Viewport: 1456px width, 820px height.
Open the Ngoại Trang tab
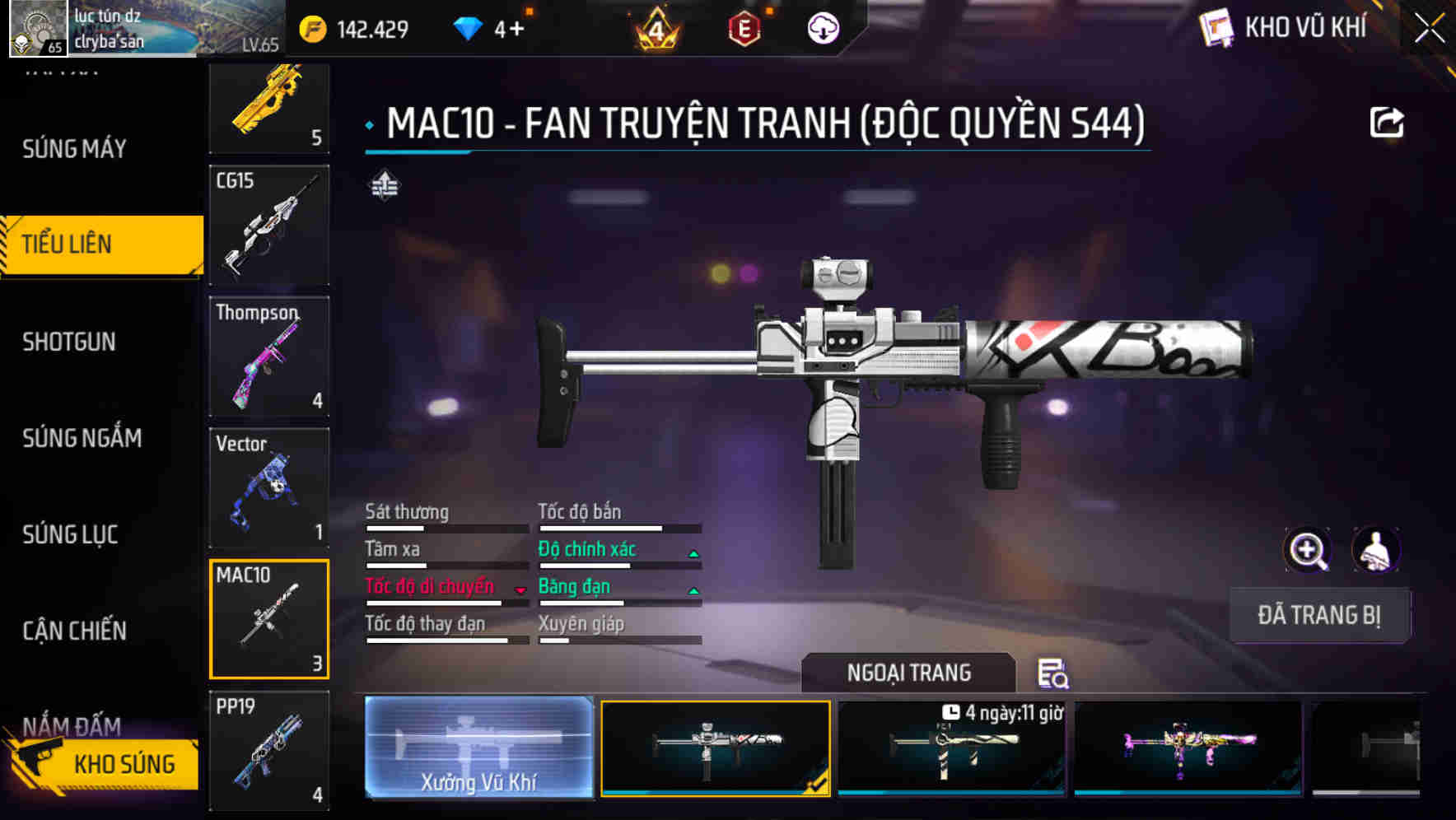908,673
